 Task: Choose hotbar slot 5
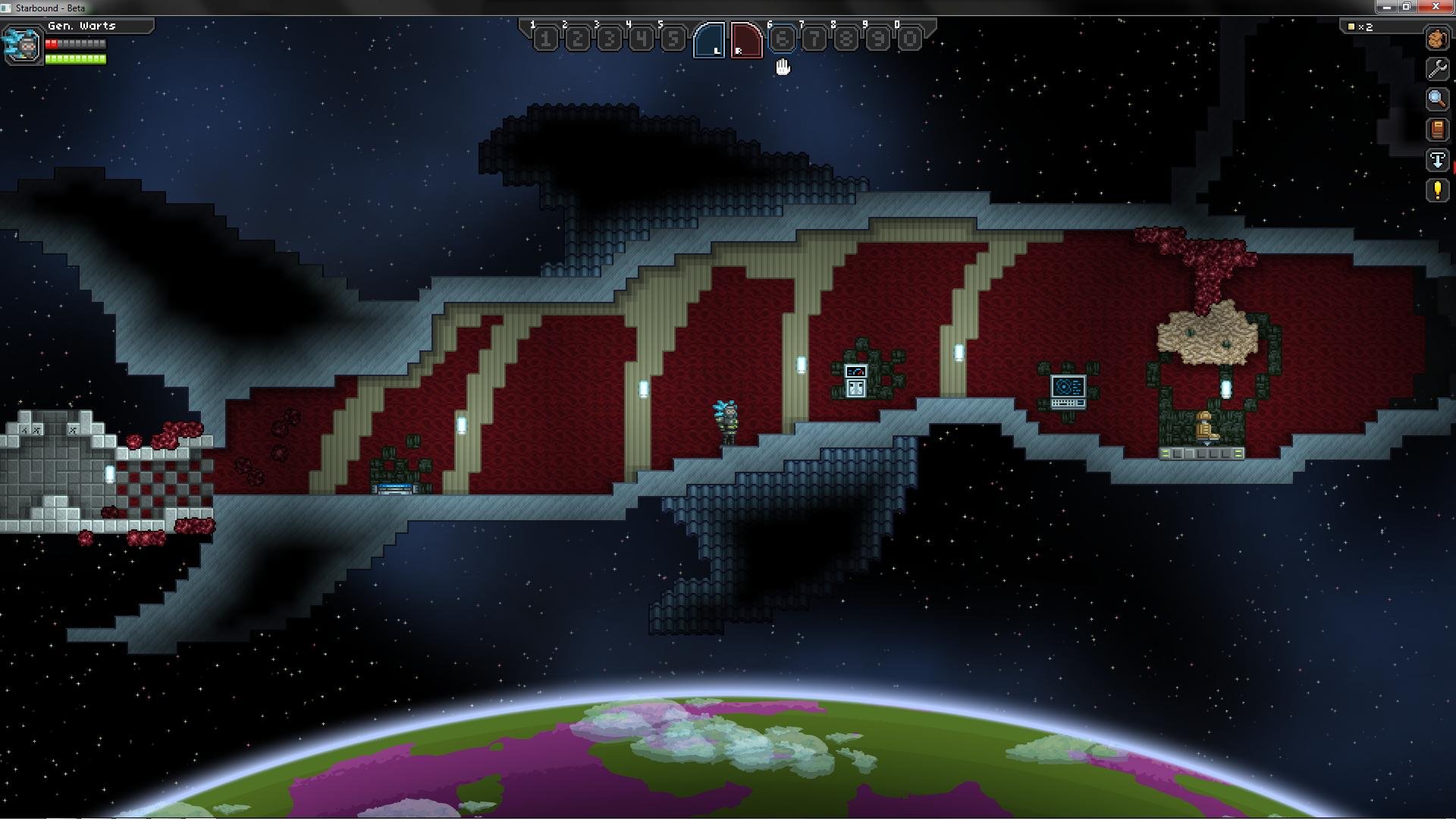click(673, 39)
